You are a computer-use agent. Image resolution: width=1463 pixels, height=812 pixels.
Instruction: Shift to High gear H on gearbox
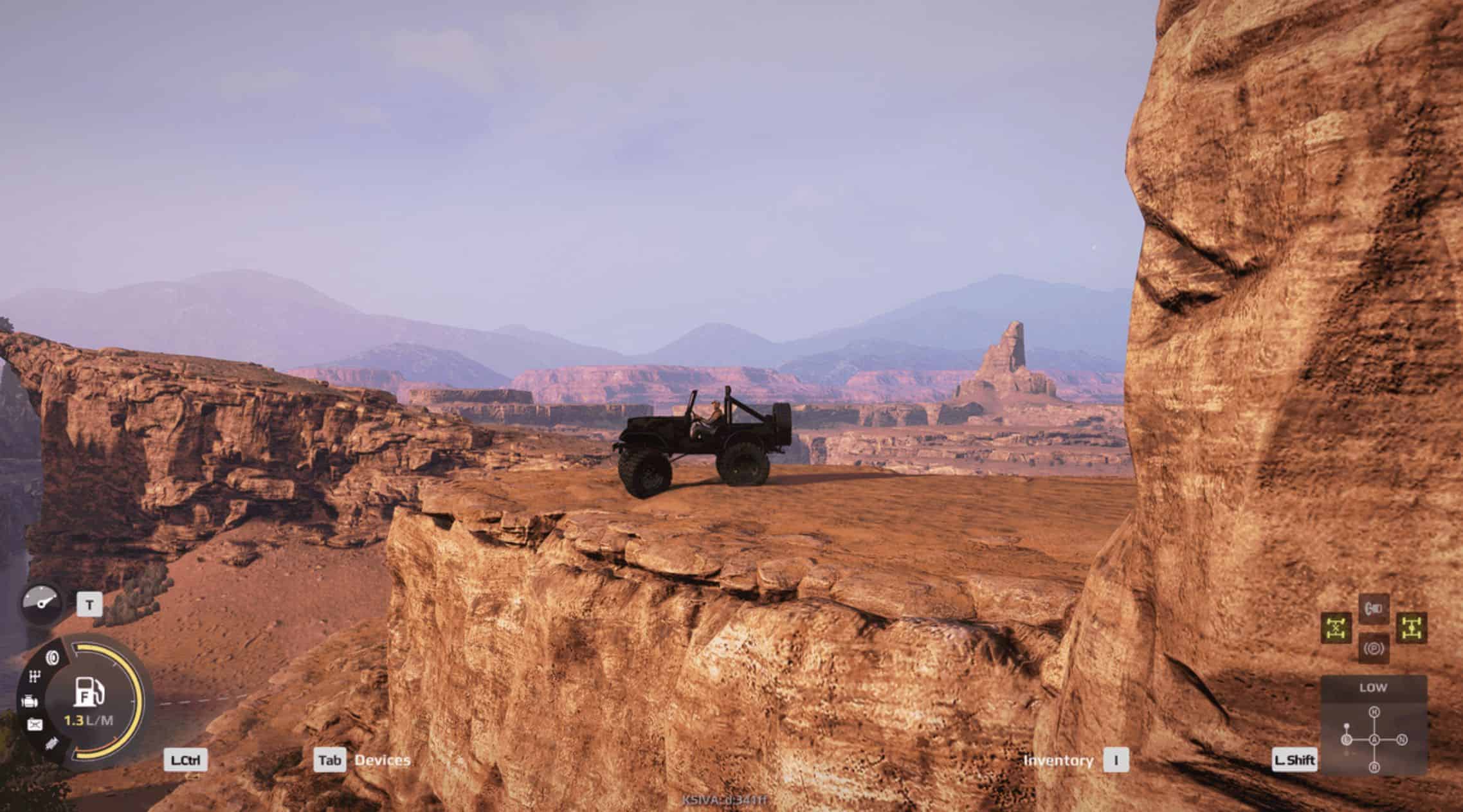click(x=1374, y=712)
